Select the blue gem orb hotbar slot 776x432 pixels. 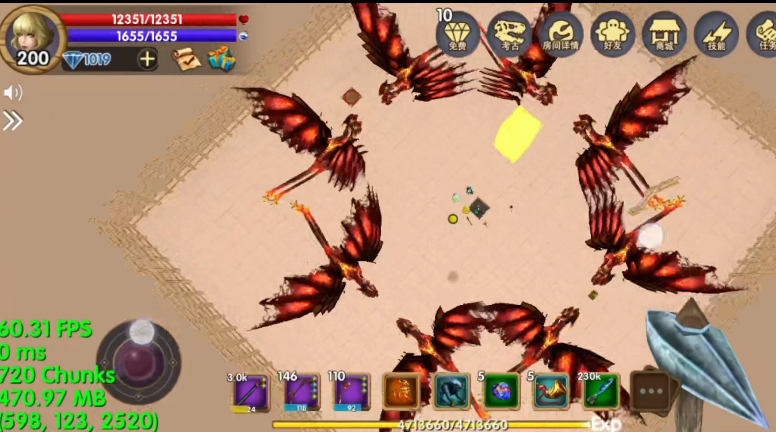click(502, 392)
